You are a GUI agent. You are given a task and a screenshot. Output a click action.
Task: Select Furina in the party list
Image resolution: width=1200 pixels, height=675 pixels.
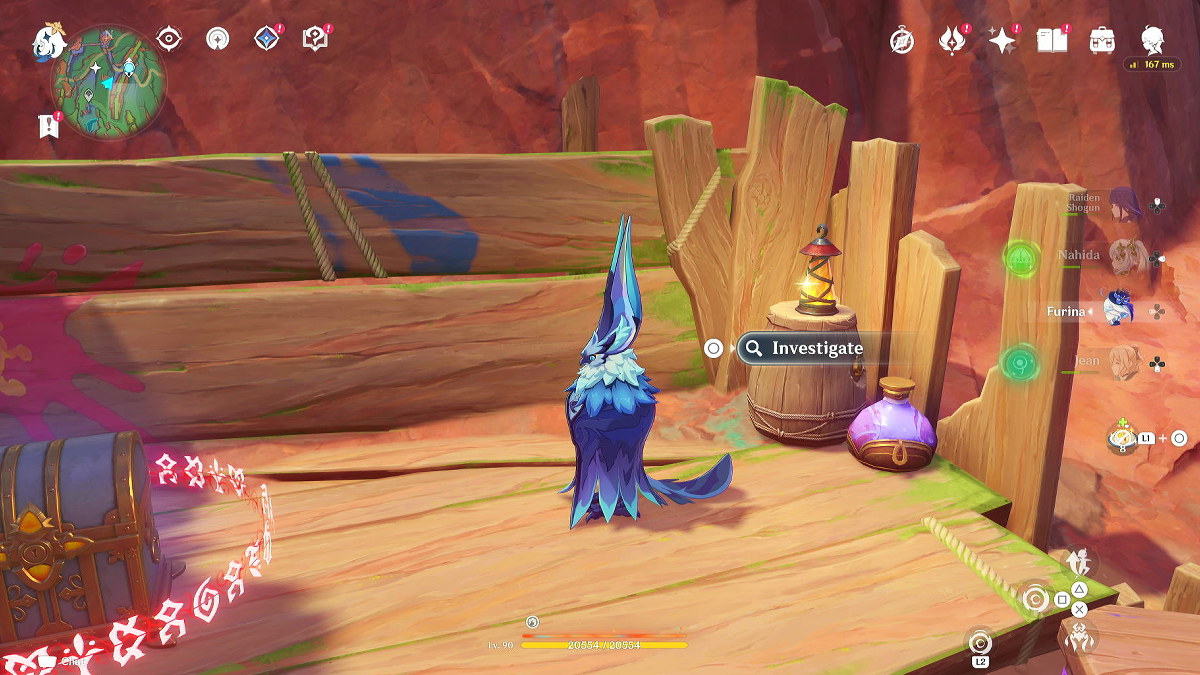1114,310
